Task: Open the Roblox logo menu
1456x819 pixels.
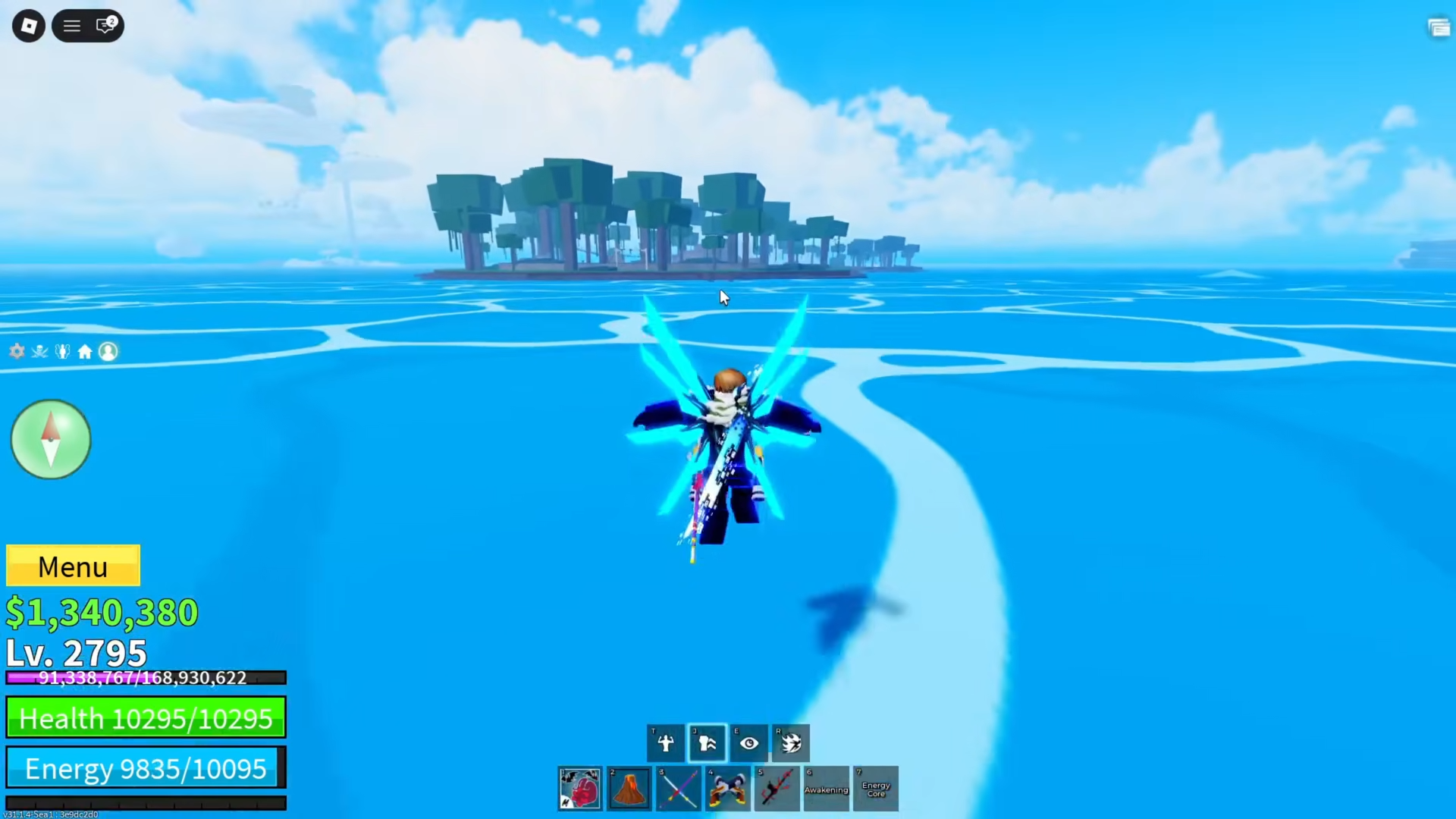Action: [29, 26]
